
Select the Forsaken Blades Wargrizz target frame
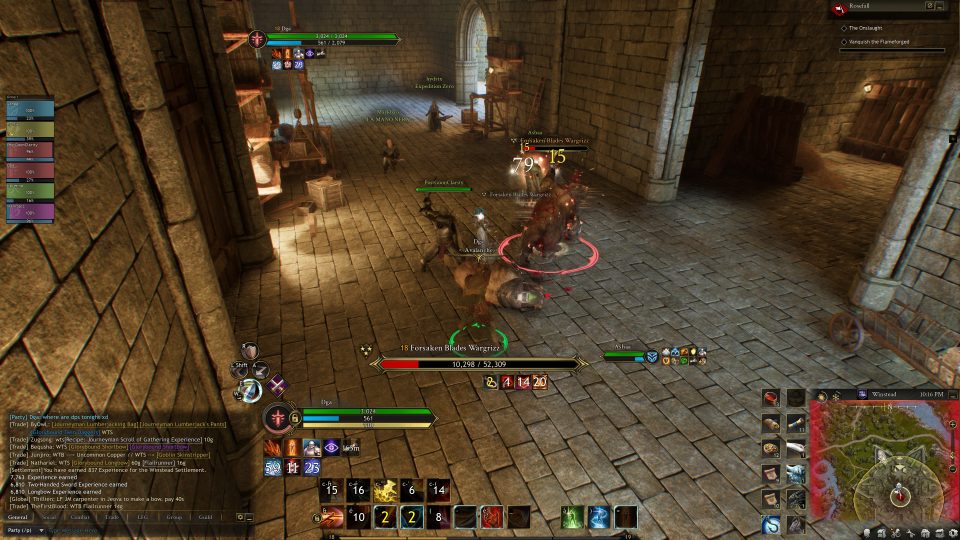(478, 364)
